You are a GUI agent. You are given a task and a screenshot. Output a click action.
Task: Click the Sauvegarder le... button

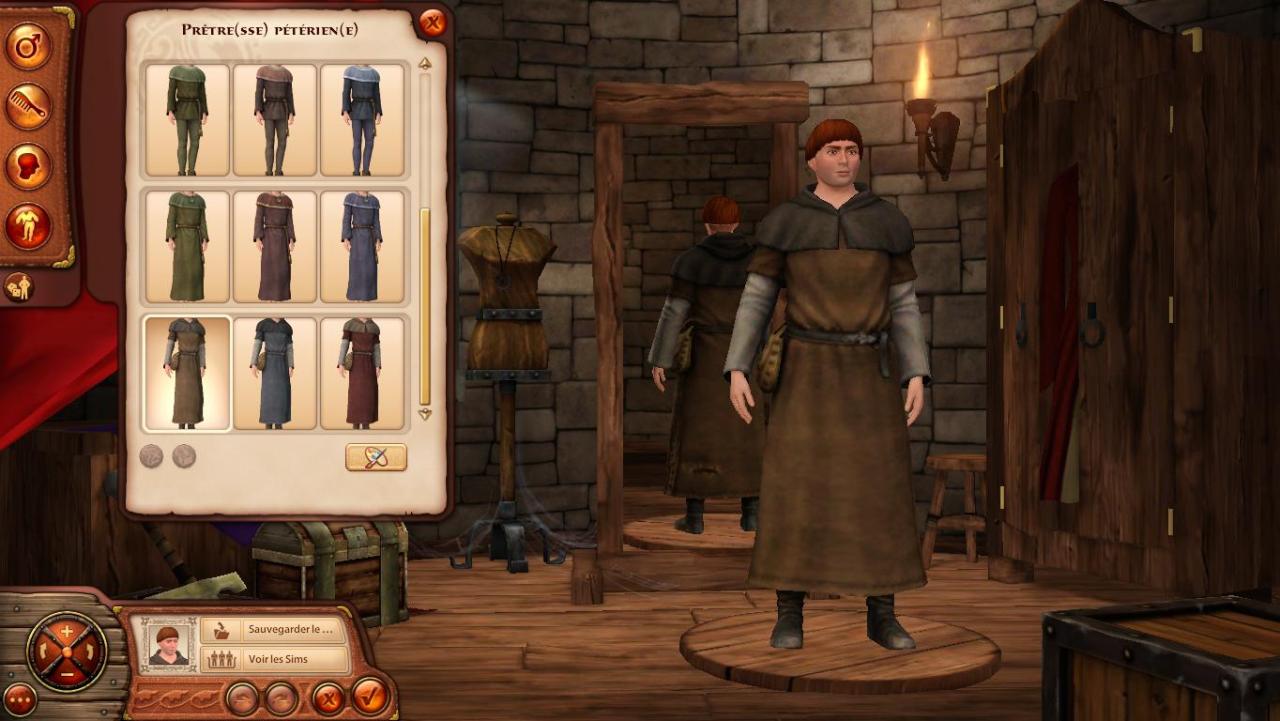[274, 631]
